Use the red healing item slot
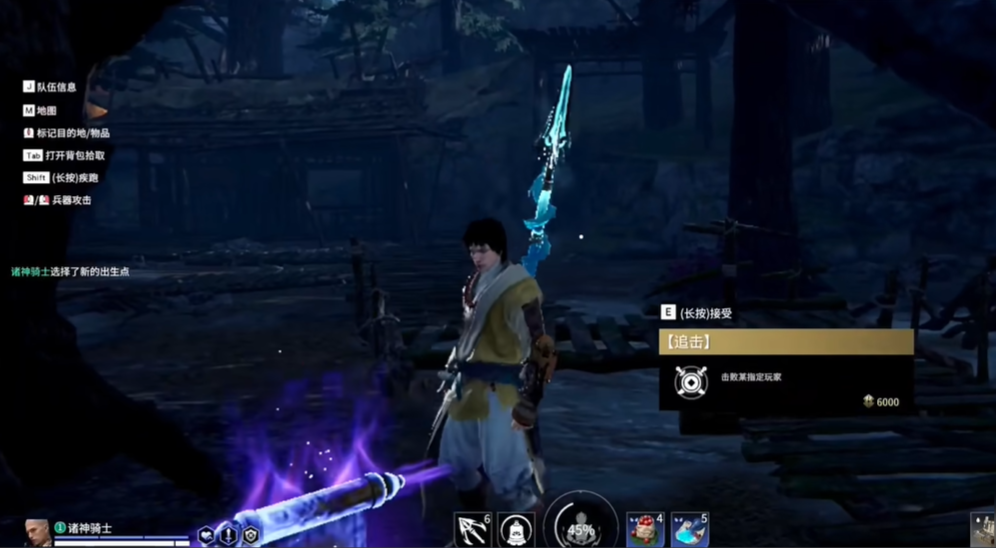Viewport: 996px width, 548px height. coord(645,529)
